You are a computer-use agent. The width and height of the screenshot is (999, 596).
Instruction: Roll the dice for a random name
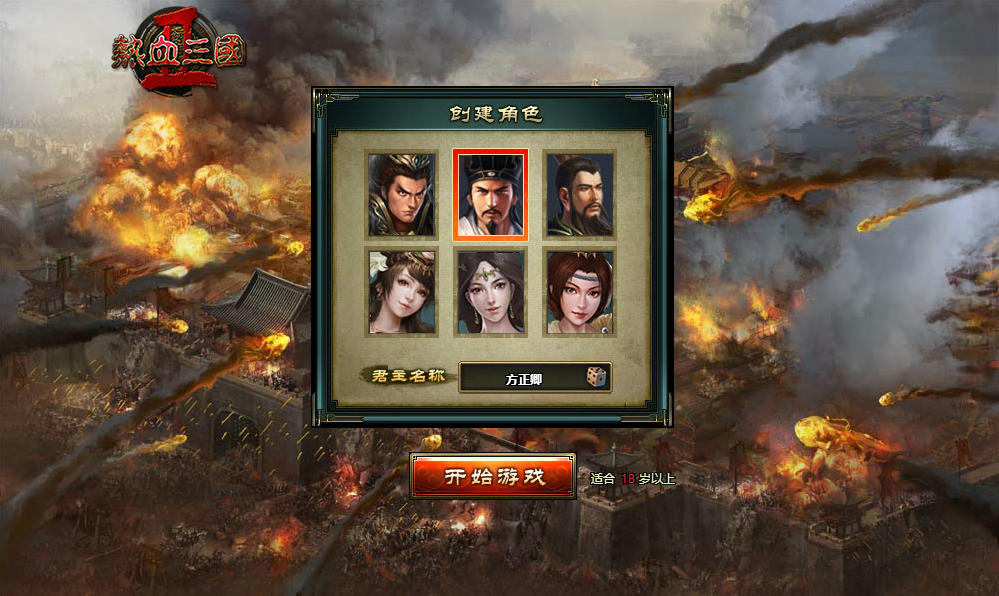tap(596, 377)
